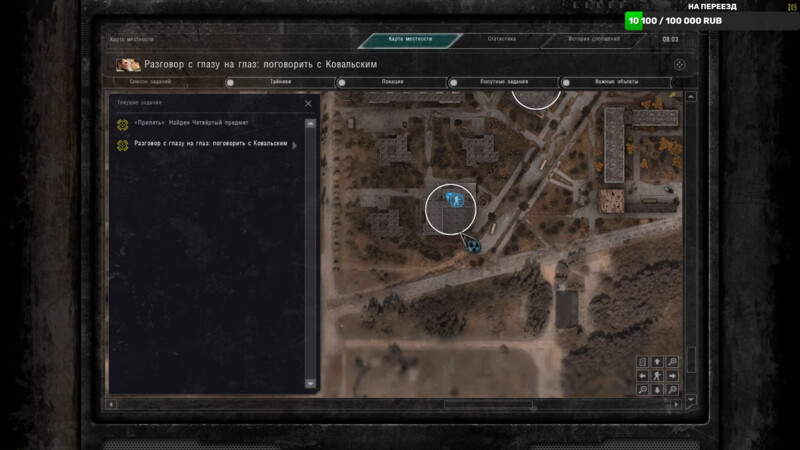The width and height of the screenshot is (800, 450).
Task: Pan the map with the up arrow button
Action: 657,361
